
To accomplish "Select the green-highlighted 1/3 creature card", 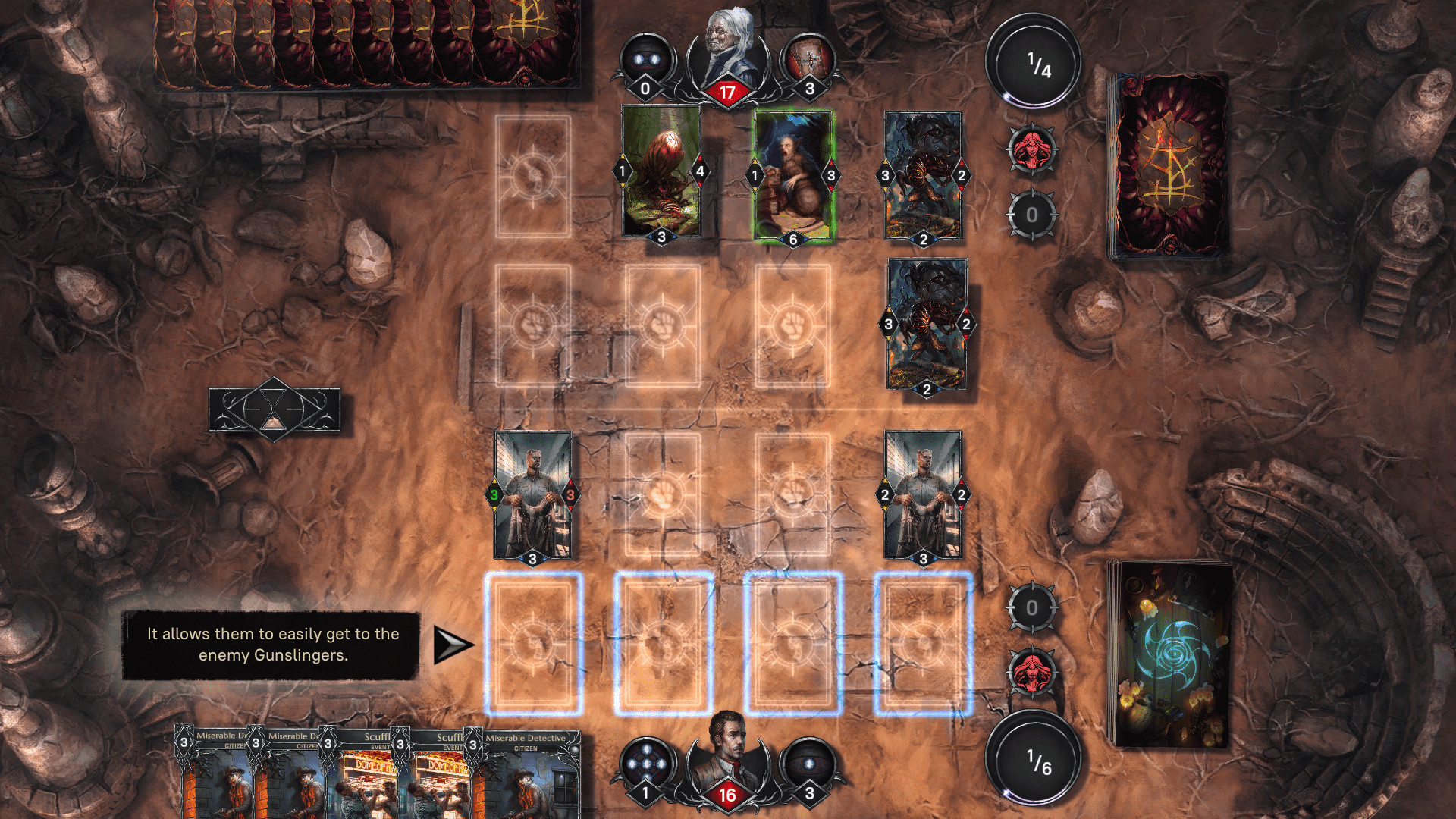I will pos(791,176).
